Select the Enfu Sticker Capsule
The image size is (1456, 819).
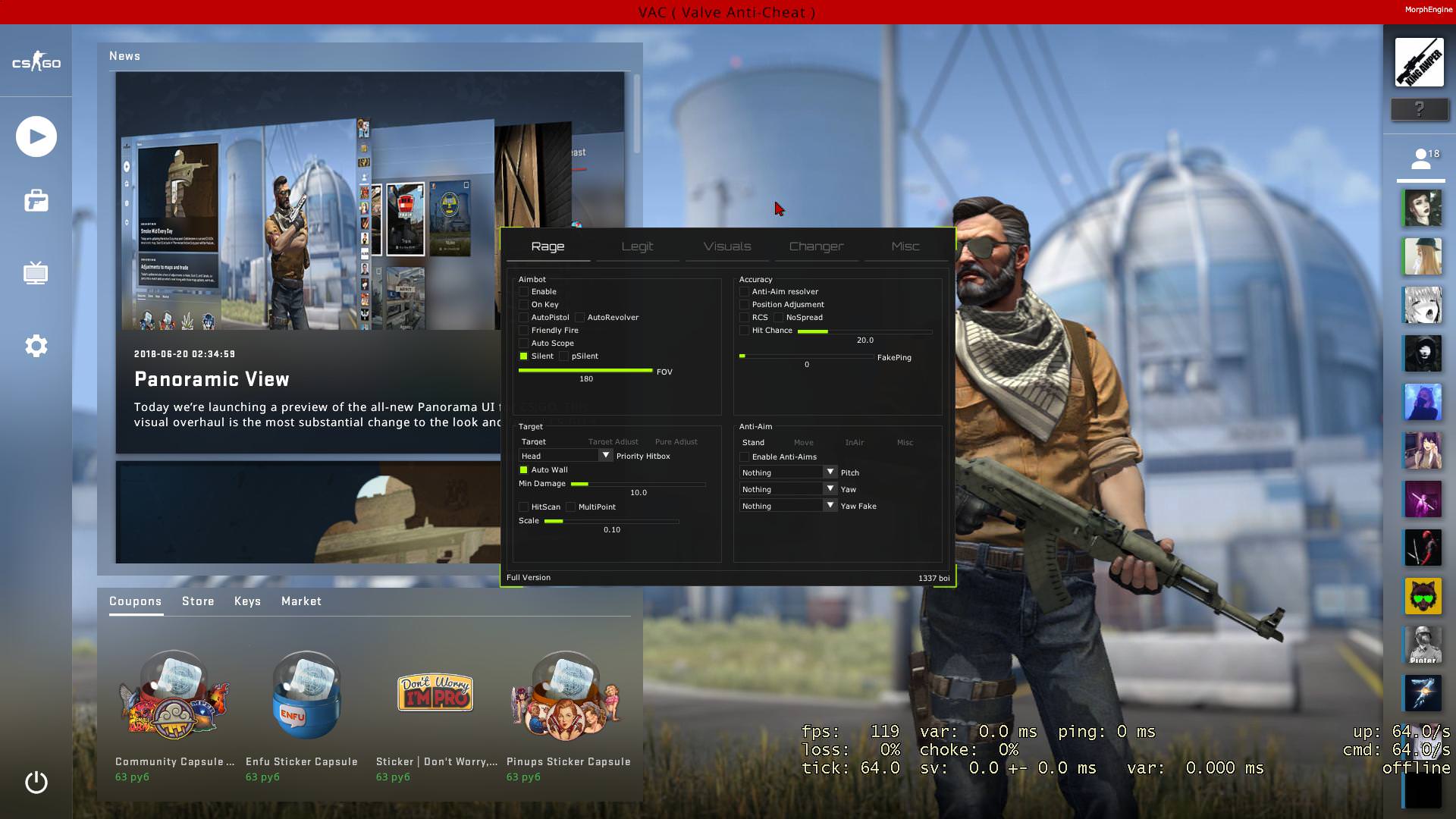tap(306, 698)
